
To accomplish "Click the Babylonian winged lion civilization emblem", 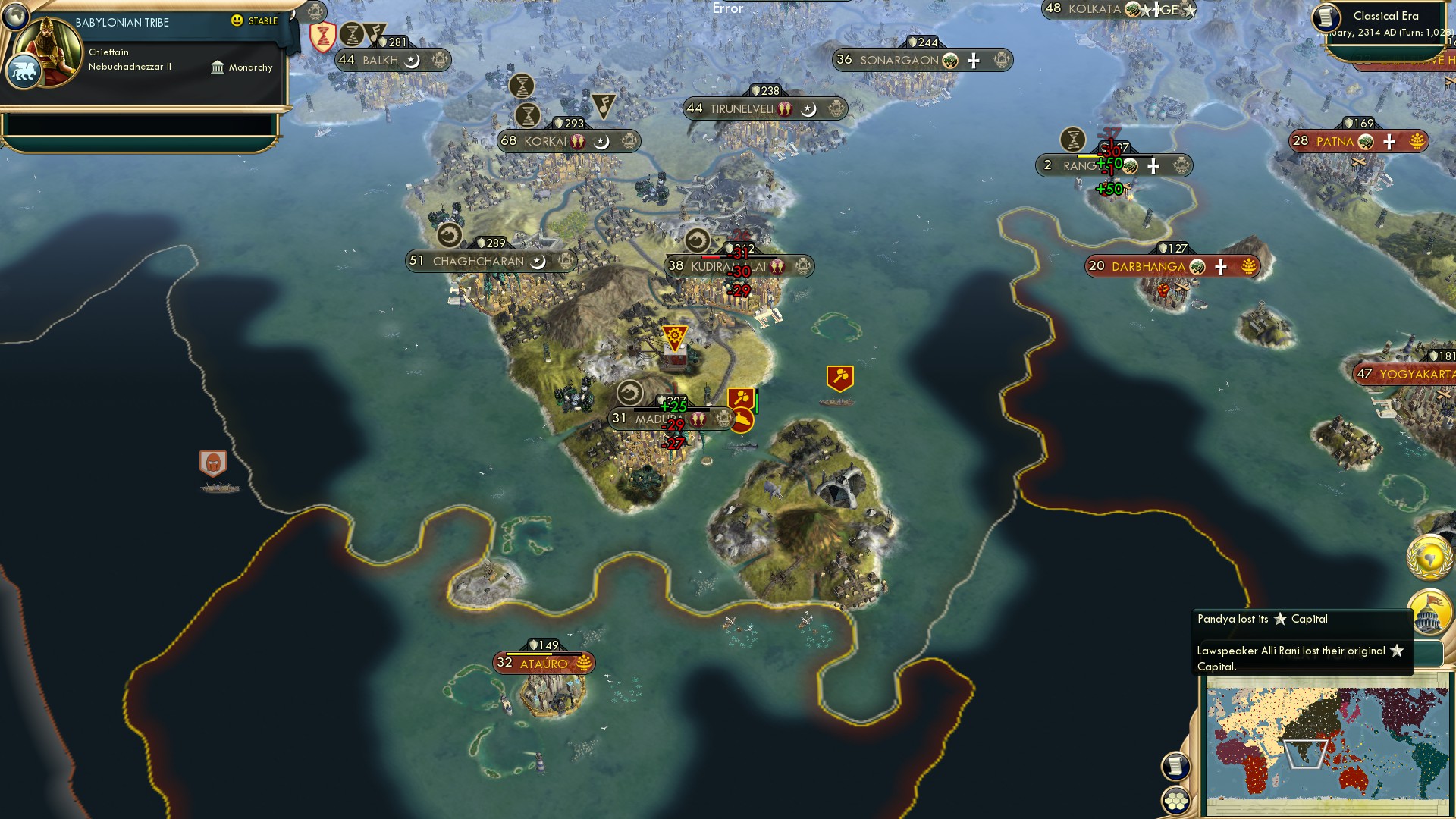I will click(x=25, y=70).
